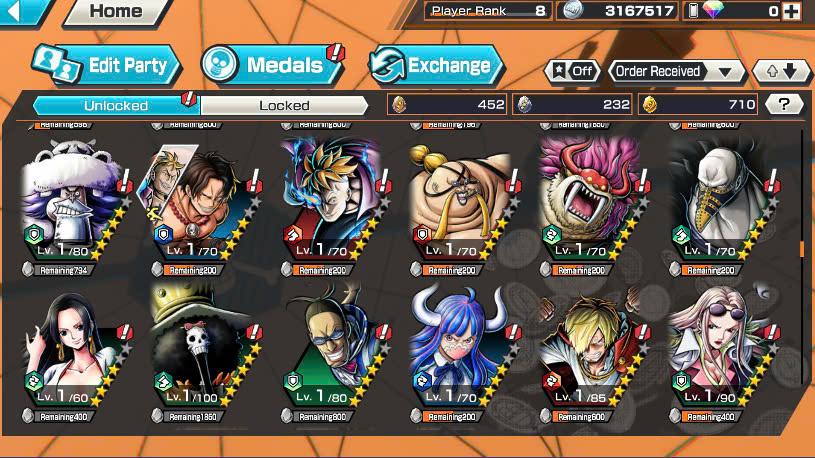Switch to the Locked tab

285,104
